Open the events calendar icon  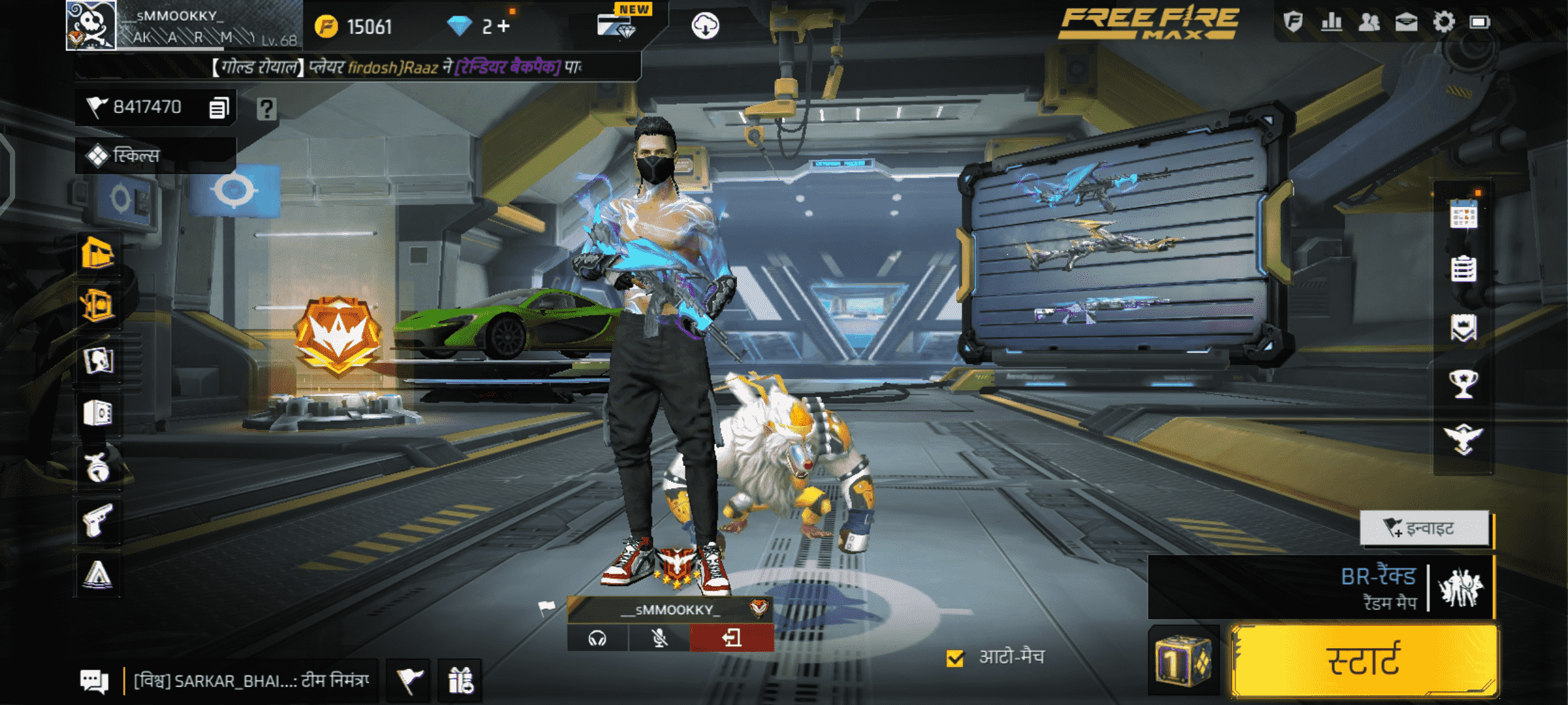point(1463,214)
